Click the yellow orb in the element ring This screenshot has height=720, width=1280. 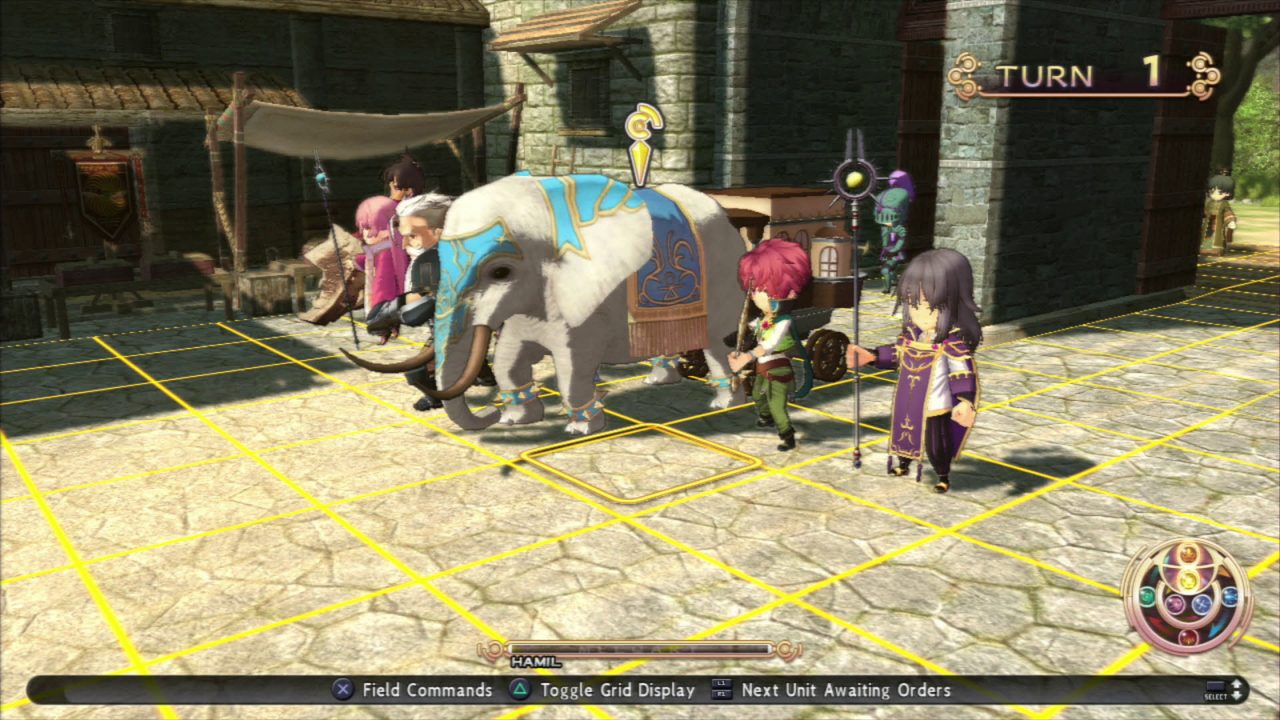(1189, 580)
